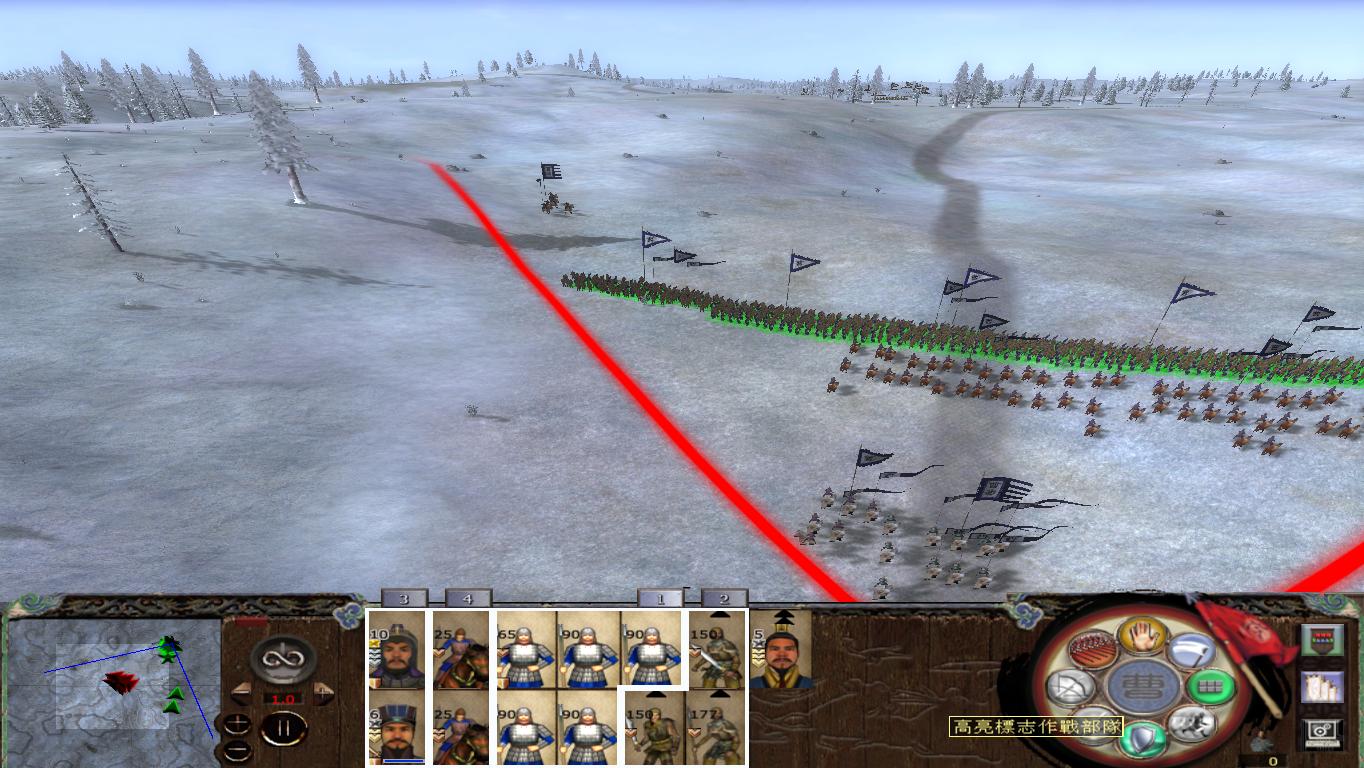Open the battle casualties scroll icon

pyautogui.click(x=1323, y=640)
